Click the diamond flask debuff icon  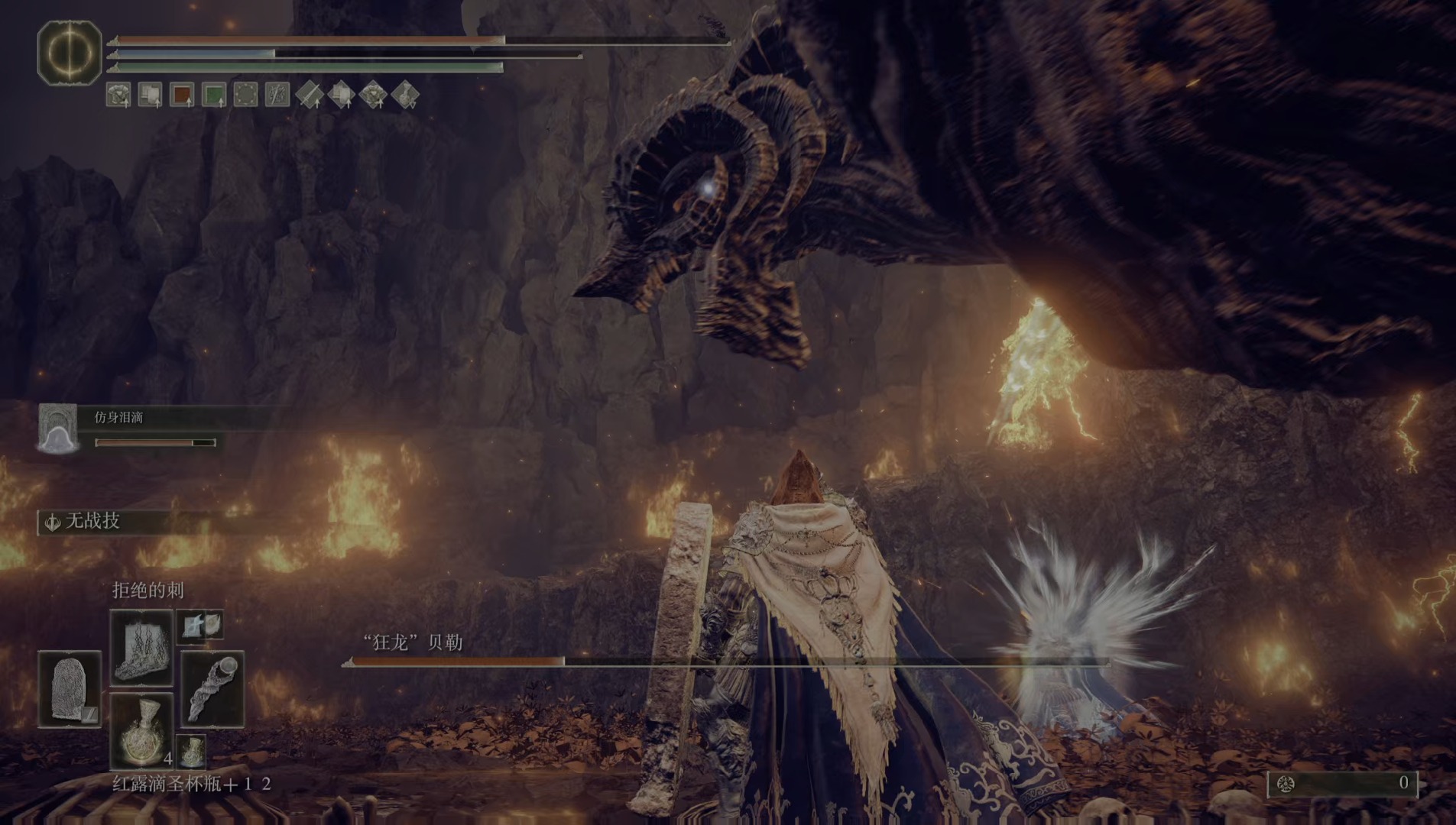pos(405,95)
